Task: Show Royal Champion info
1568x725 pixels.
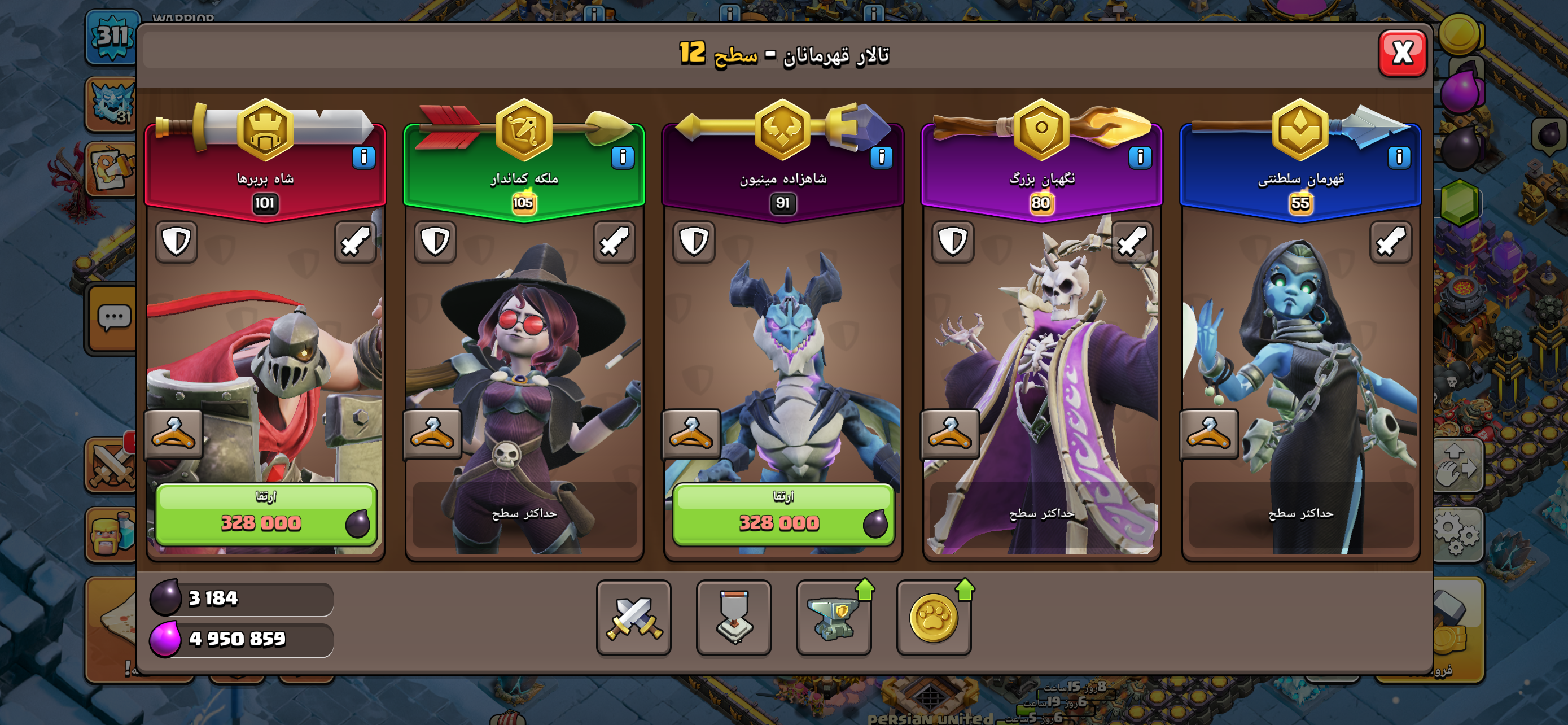Action: (1399, 157)
